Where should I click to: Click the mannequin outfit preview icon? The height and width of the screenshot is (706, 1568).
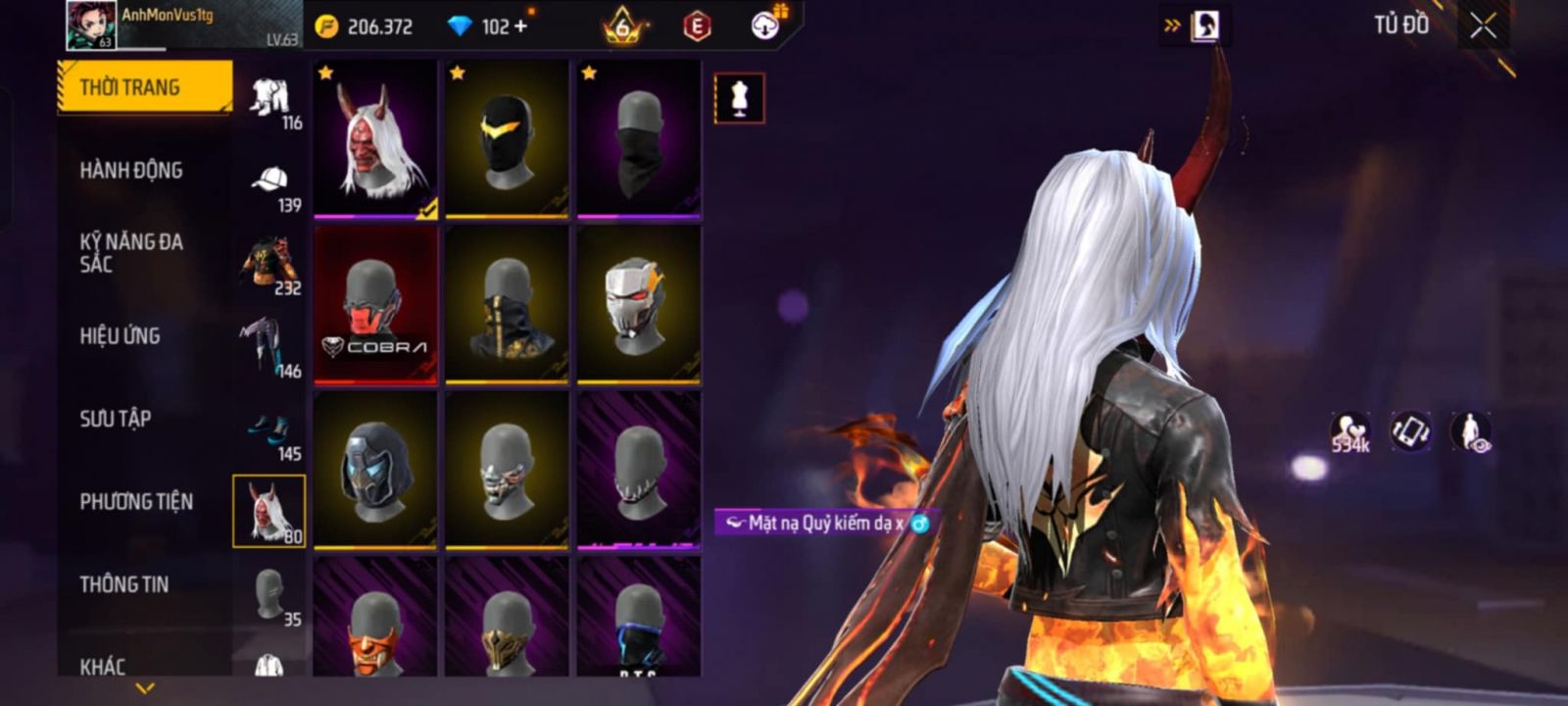pyautogui.click(x=740, y=98)
